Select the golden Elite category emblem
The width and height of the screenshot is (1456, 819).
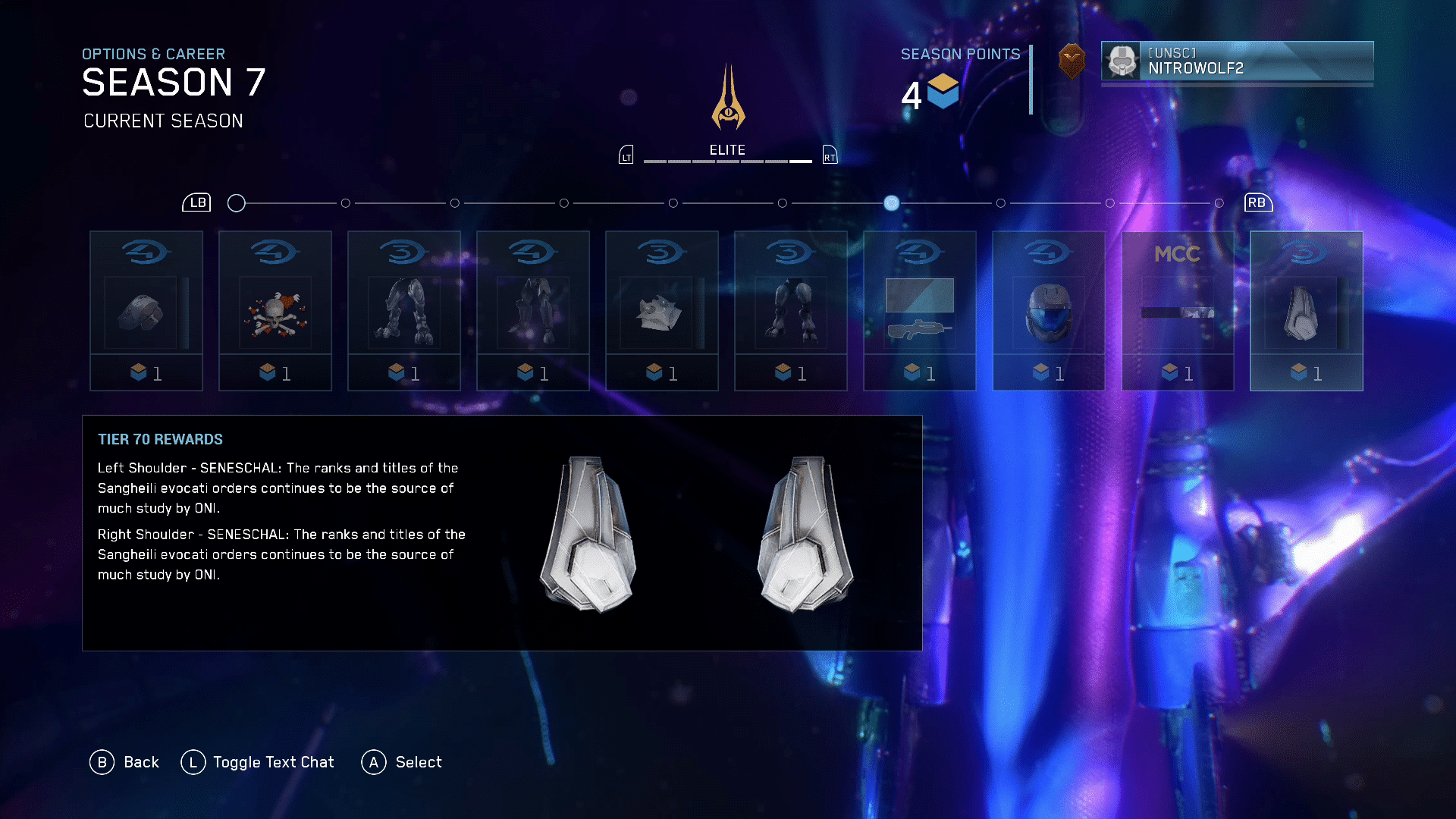pos(728,99)
